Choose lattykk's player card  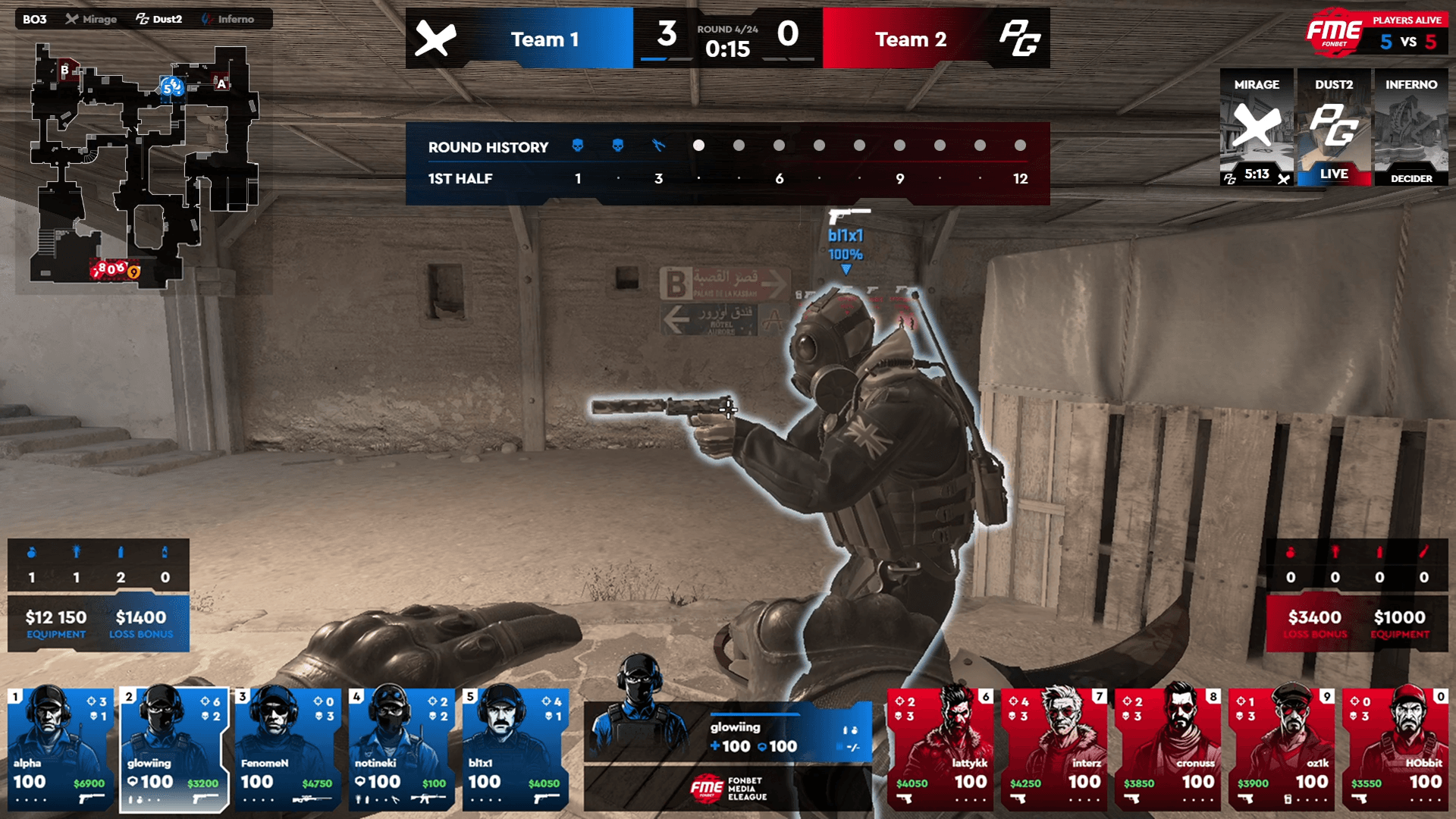[x=940, y=748]
